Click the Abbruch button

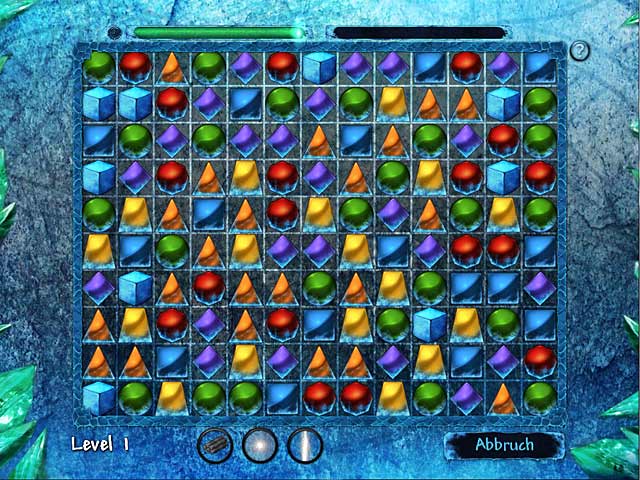[x=504, y=445]
